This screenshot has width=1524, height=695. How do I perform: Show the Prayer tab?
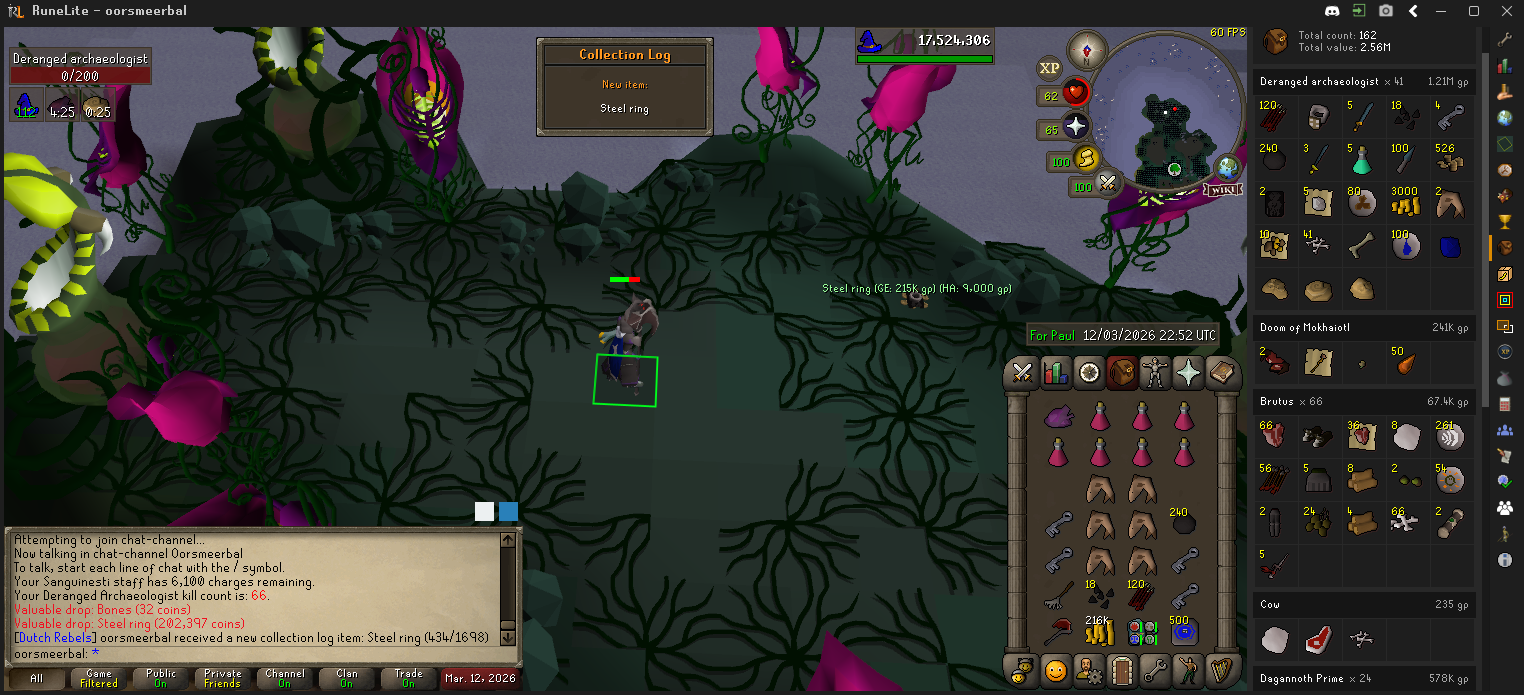[x=1188, y=373]
